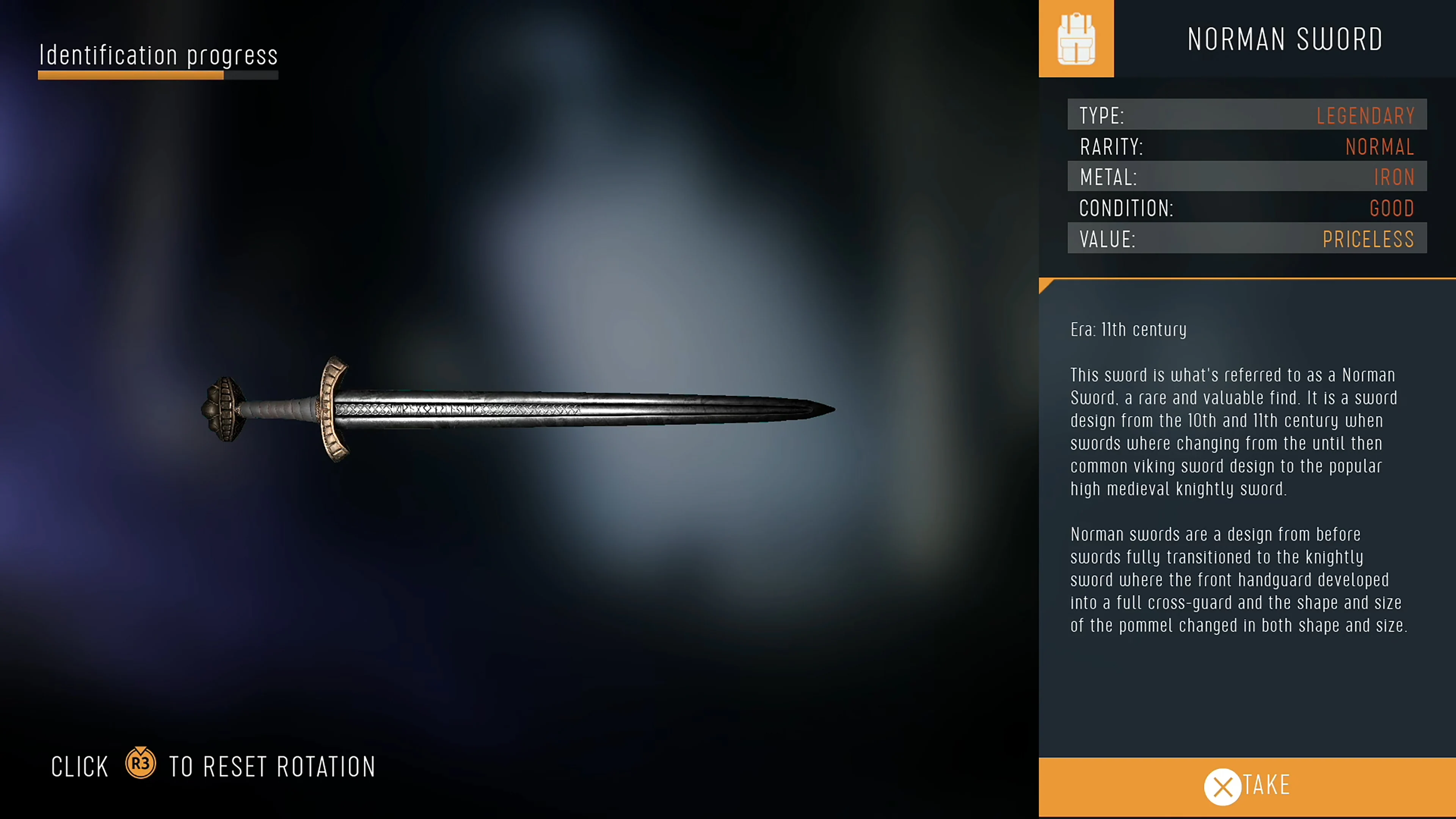Click the R3 stick icon to reset rotation

tap(140, 764)
